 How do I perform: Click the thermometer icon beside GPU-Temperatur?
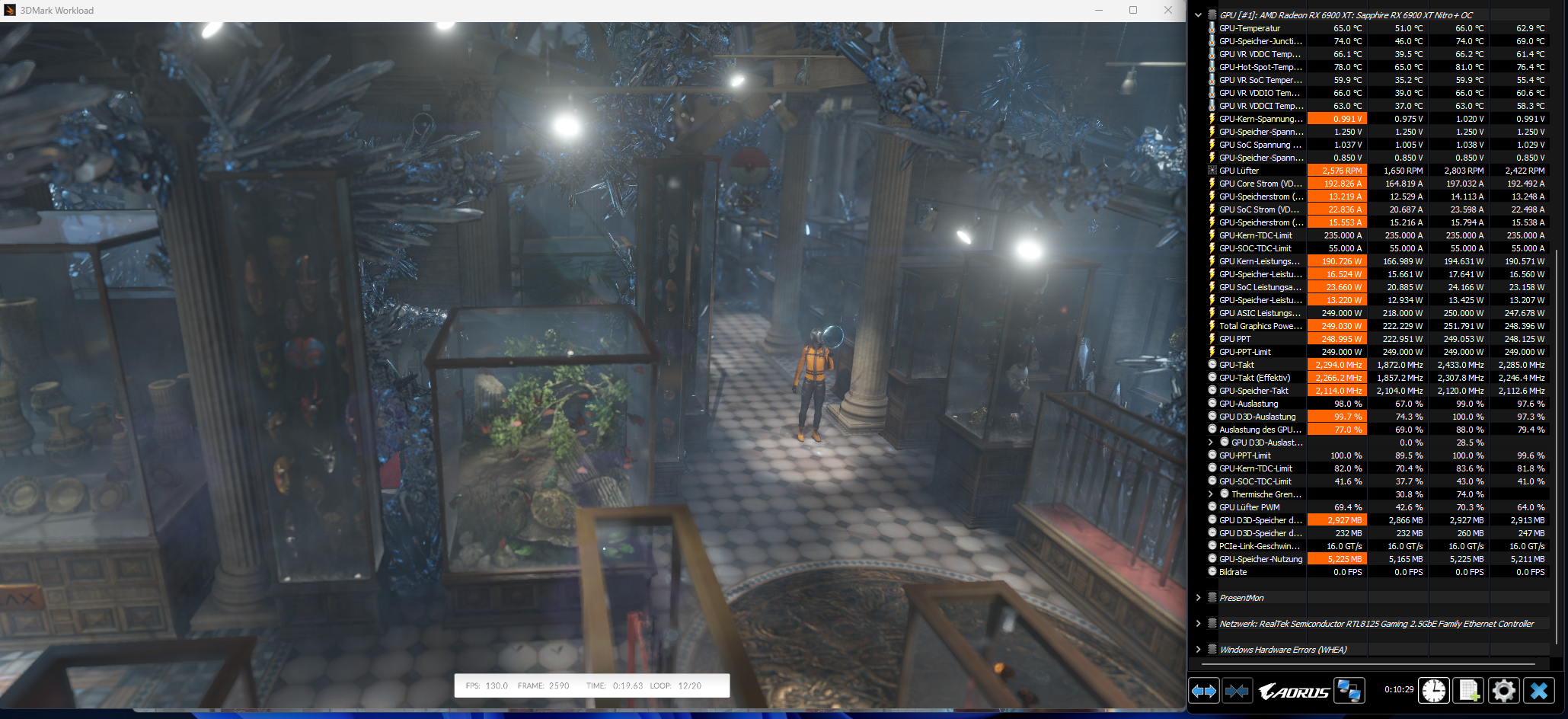click(1212, 28)
